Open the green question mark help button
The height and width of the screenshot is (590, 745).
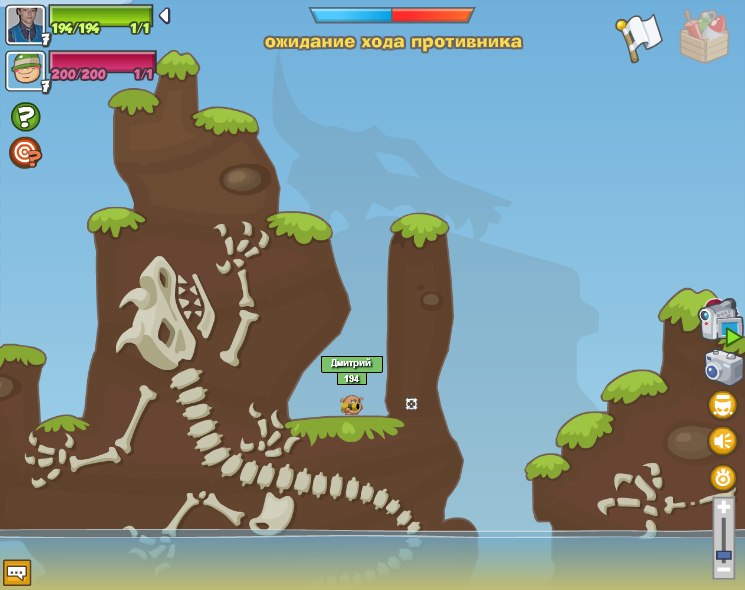(25, 117)
